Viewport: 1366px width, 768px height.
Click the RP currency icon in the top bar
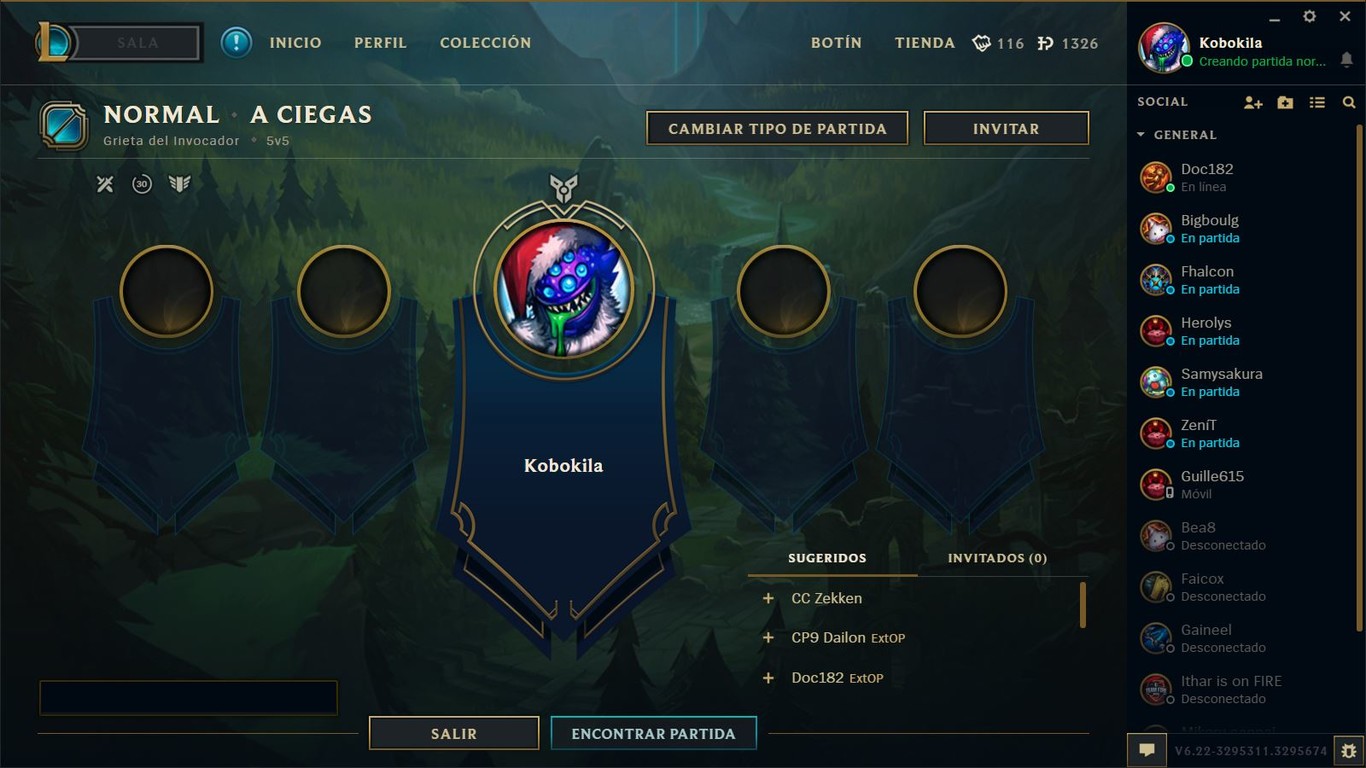[1046, 43]
